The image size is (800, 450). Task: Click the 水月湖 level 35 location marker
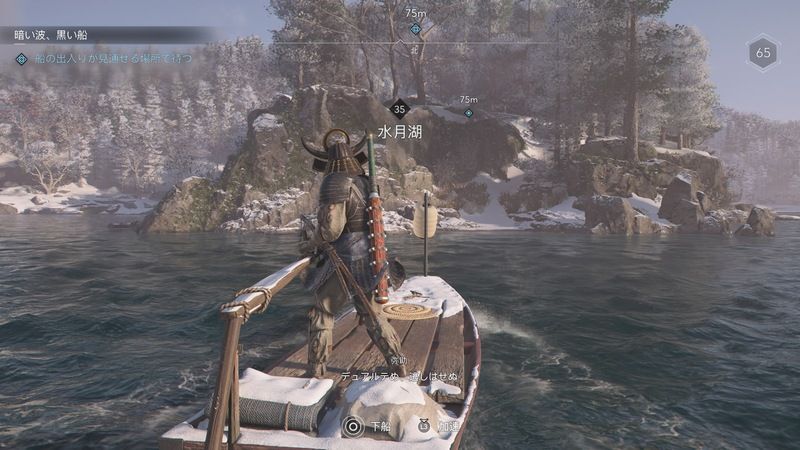coord(400,109)
